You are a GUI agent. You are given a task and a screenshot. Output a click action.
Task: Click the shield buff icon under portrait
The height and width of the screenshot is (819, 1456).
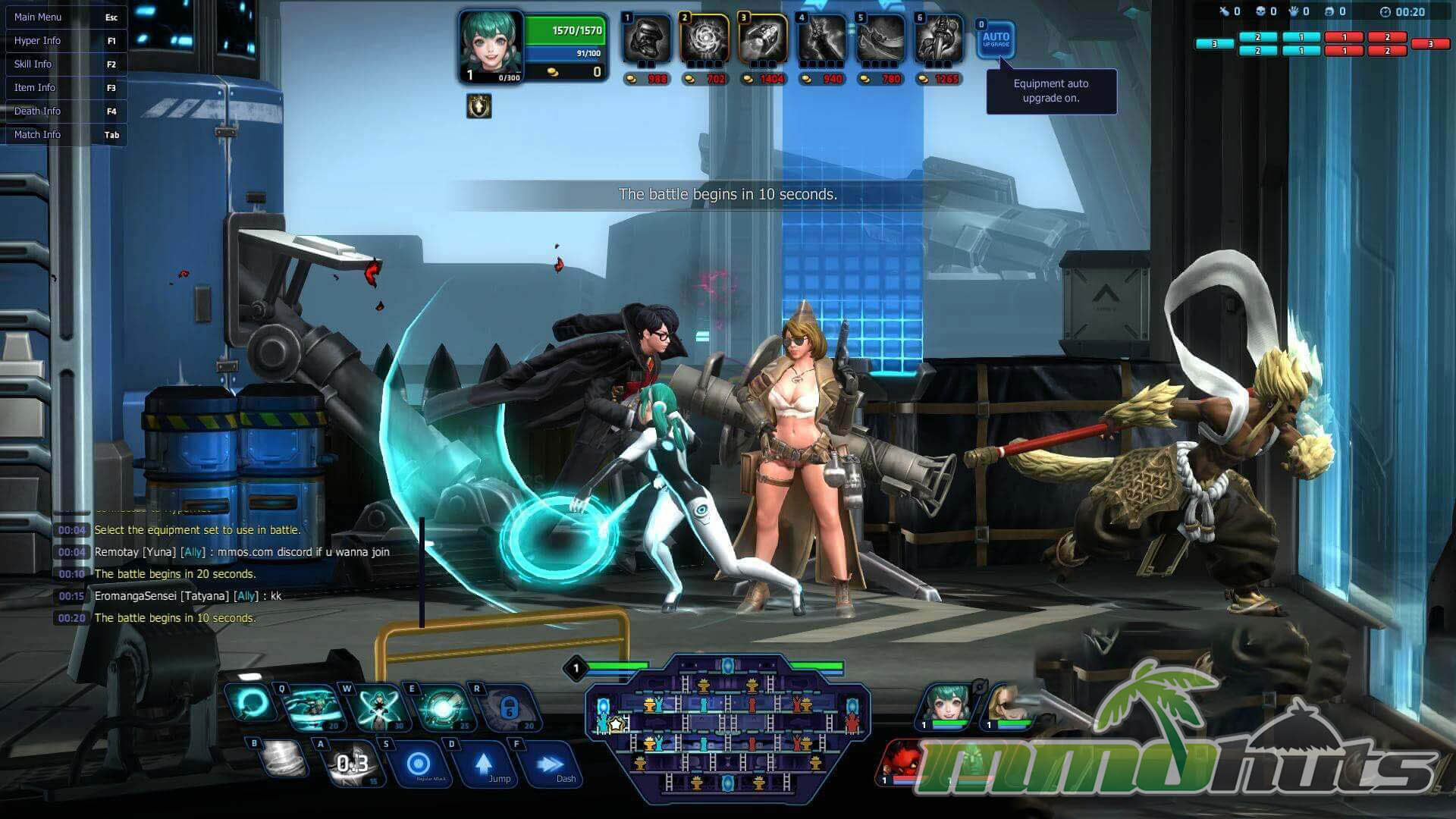pyautogui.click(x=479, y=106)
